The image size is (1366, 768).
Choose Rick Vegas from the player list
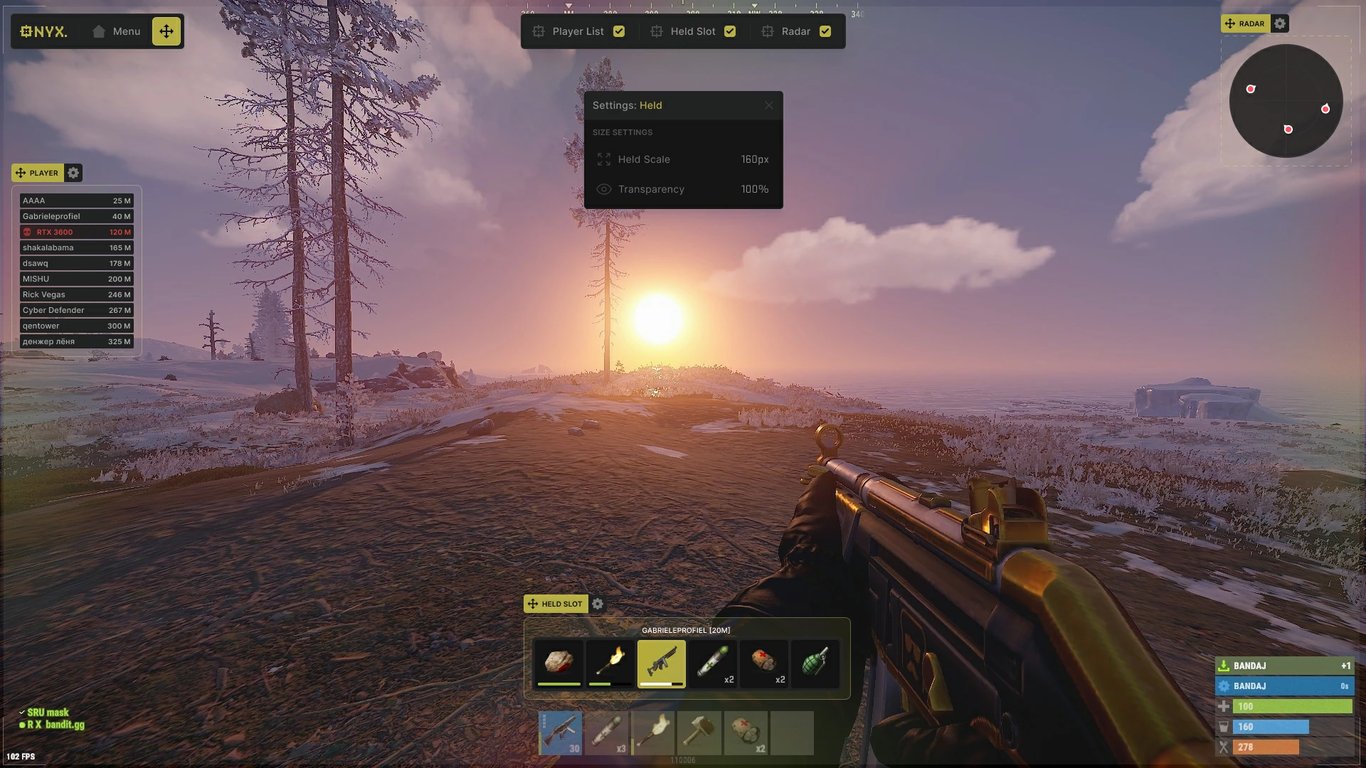tap(76, 294)
